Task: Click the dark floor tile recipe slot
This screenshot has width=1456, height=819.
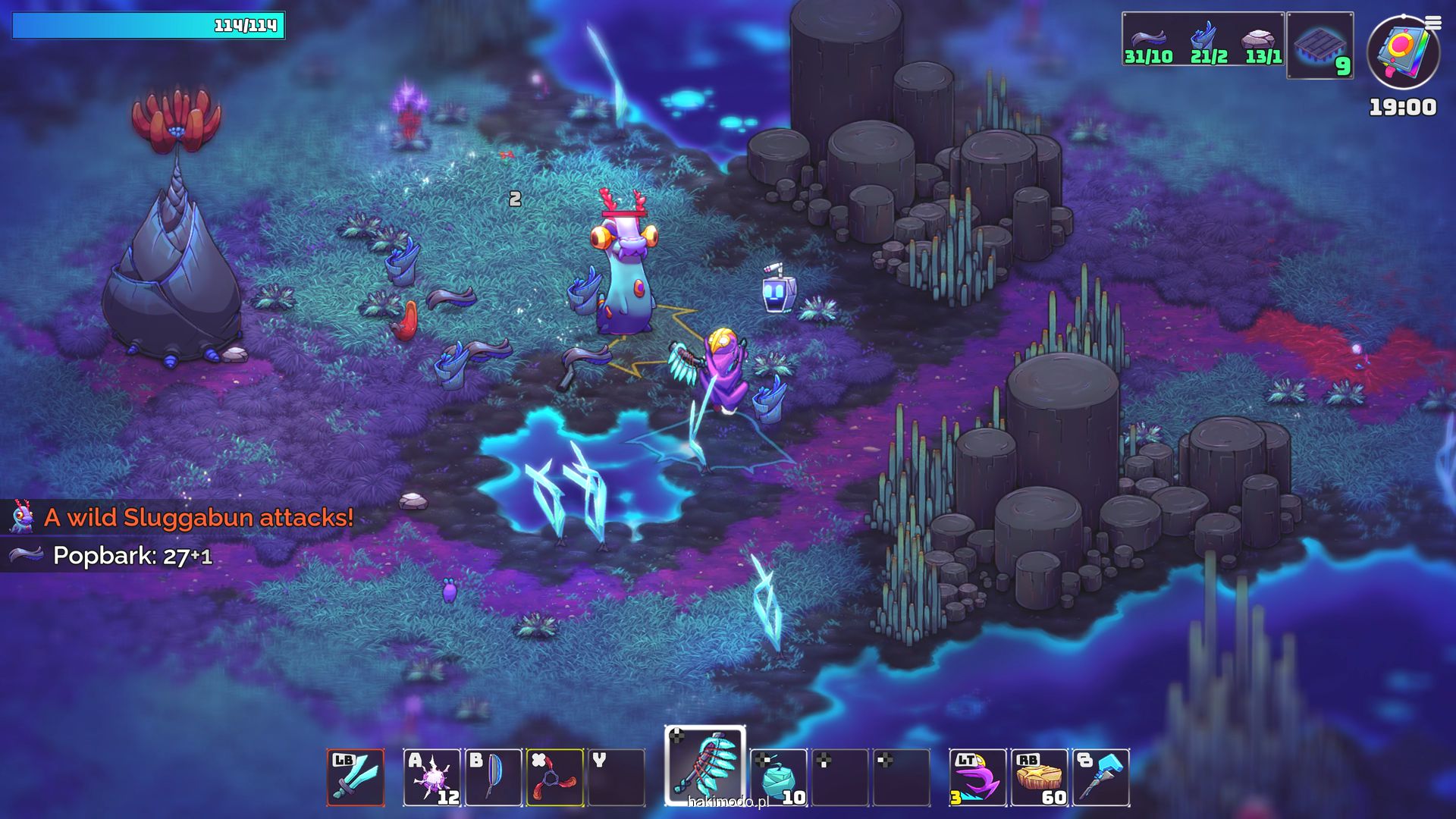Action: coord(1320,45)
